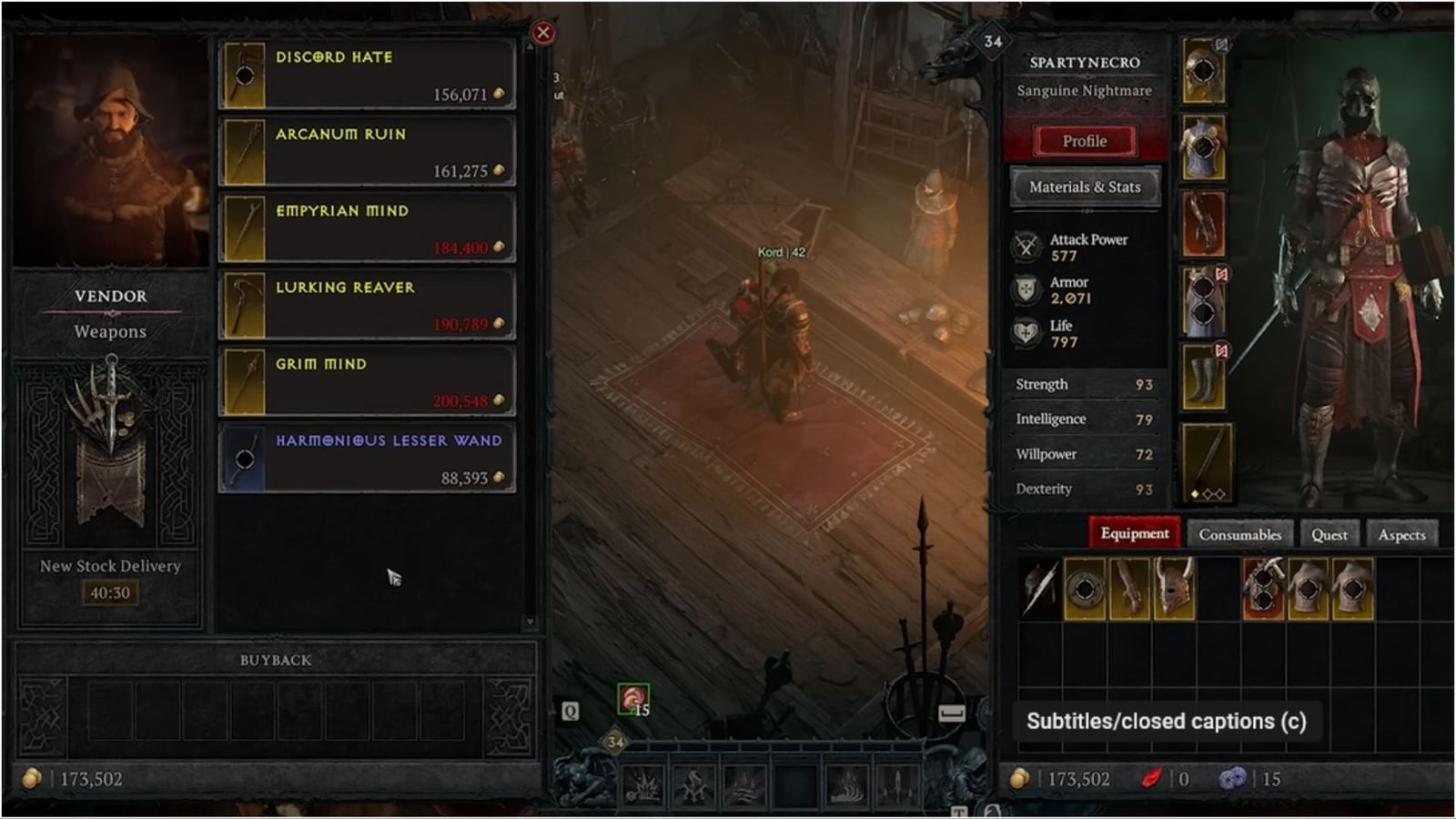Click the gold coin icon in currency bar

(1018, 779)
